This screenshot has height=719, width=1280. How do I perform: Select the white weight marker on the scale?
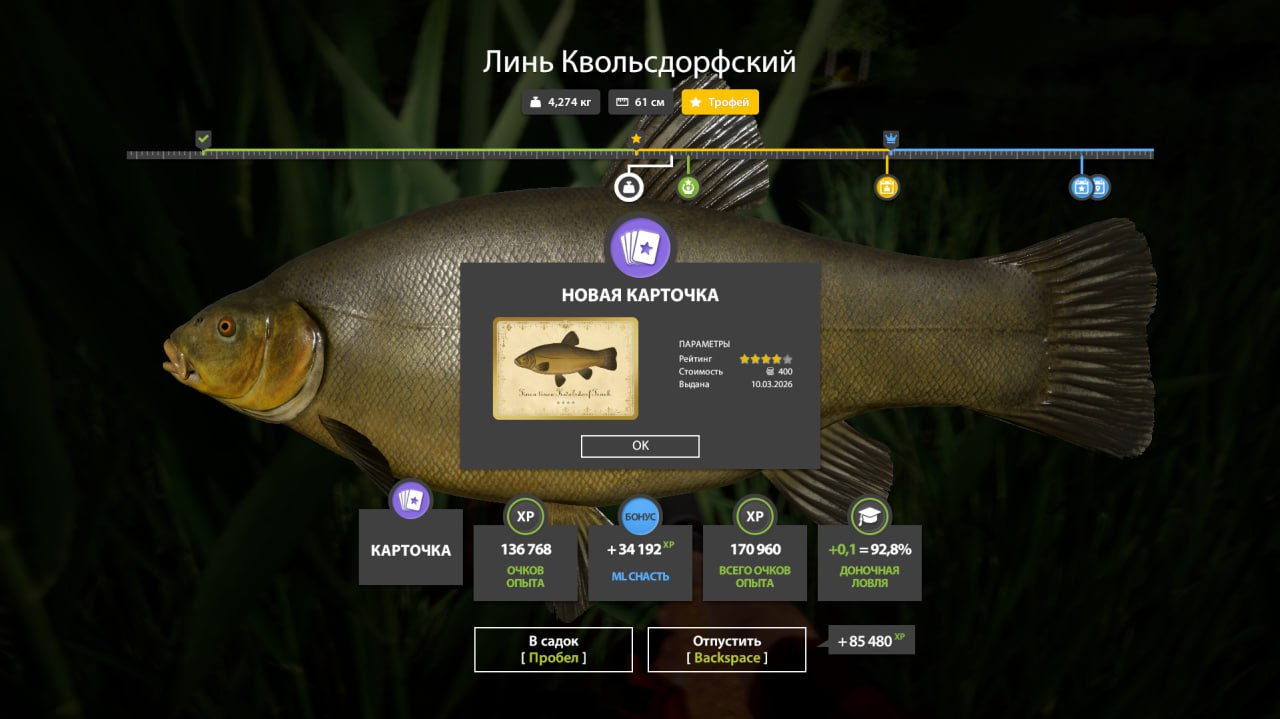628,187
